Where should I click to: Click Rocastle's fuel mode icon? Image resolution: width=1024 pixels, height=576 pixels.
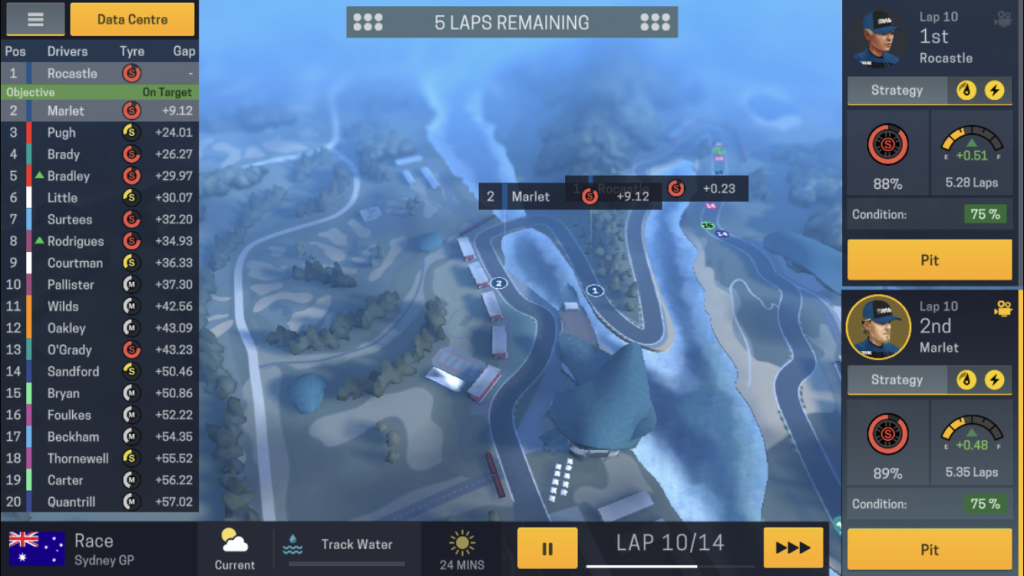click(966, 90)
